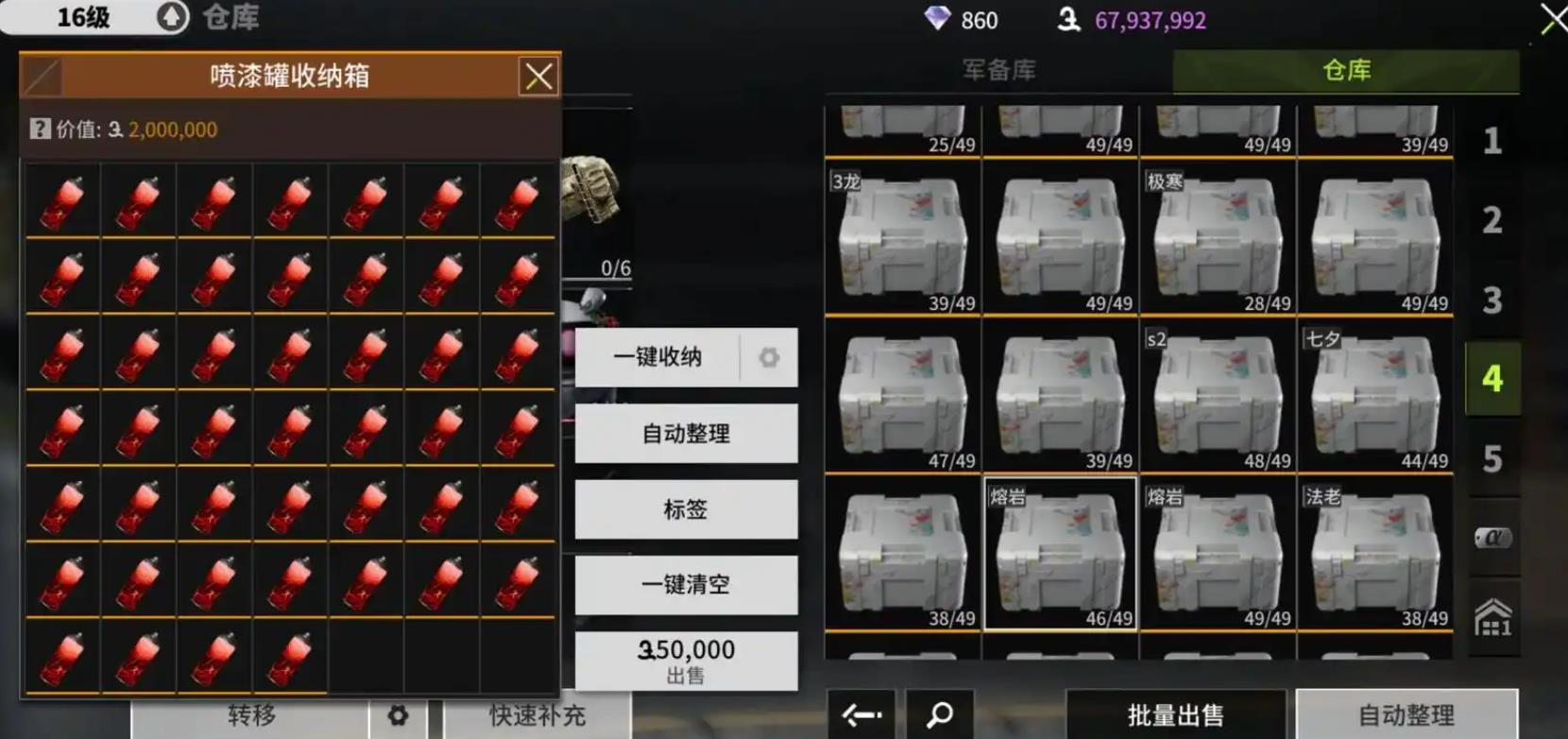Image resolution: width=1568 pixels, height=739 pixels.
Task: Select the 仓库 tab
Action: [1346, 70]
